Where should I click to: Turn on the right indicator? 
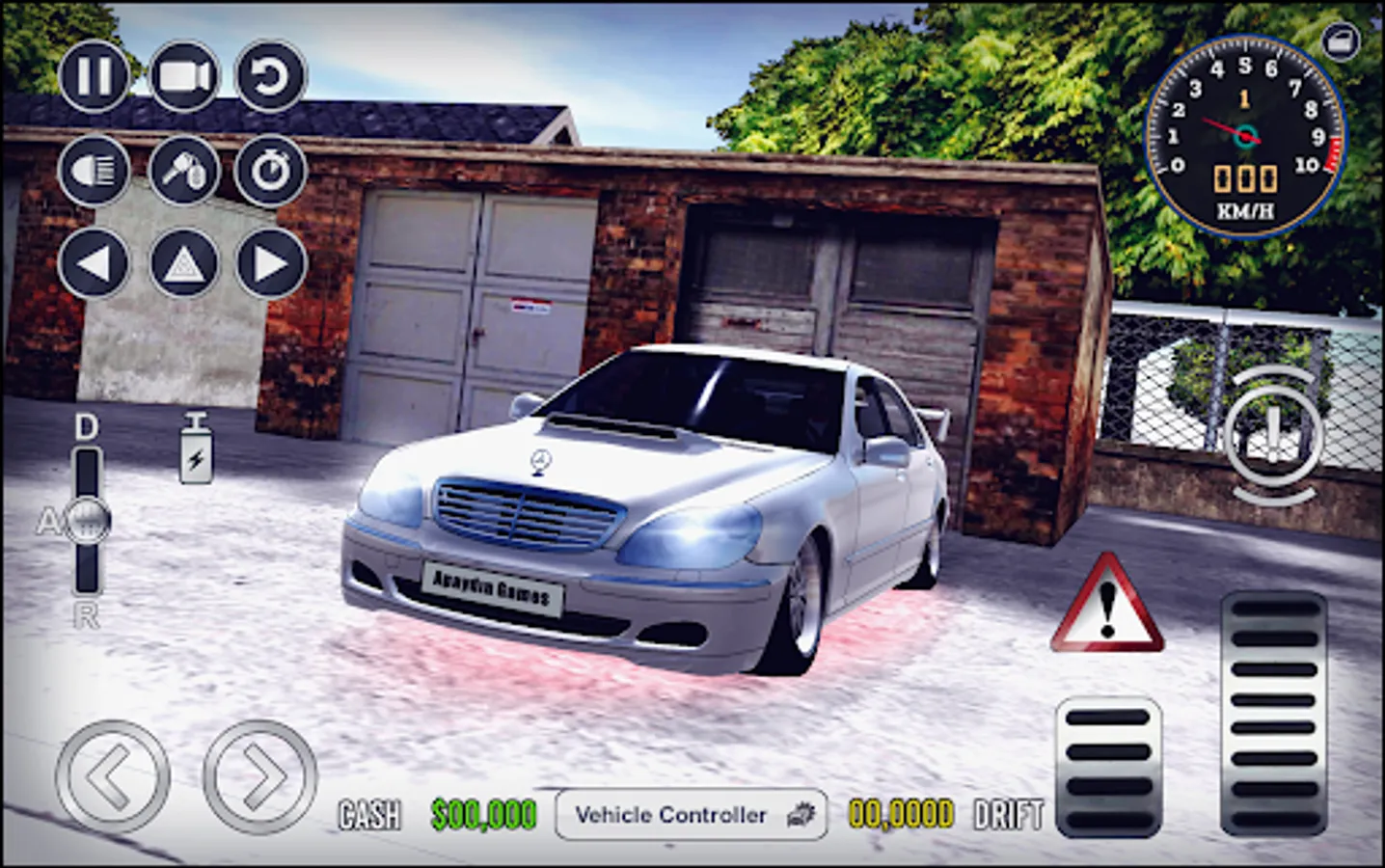pos(271,260)
